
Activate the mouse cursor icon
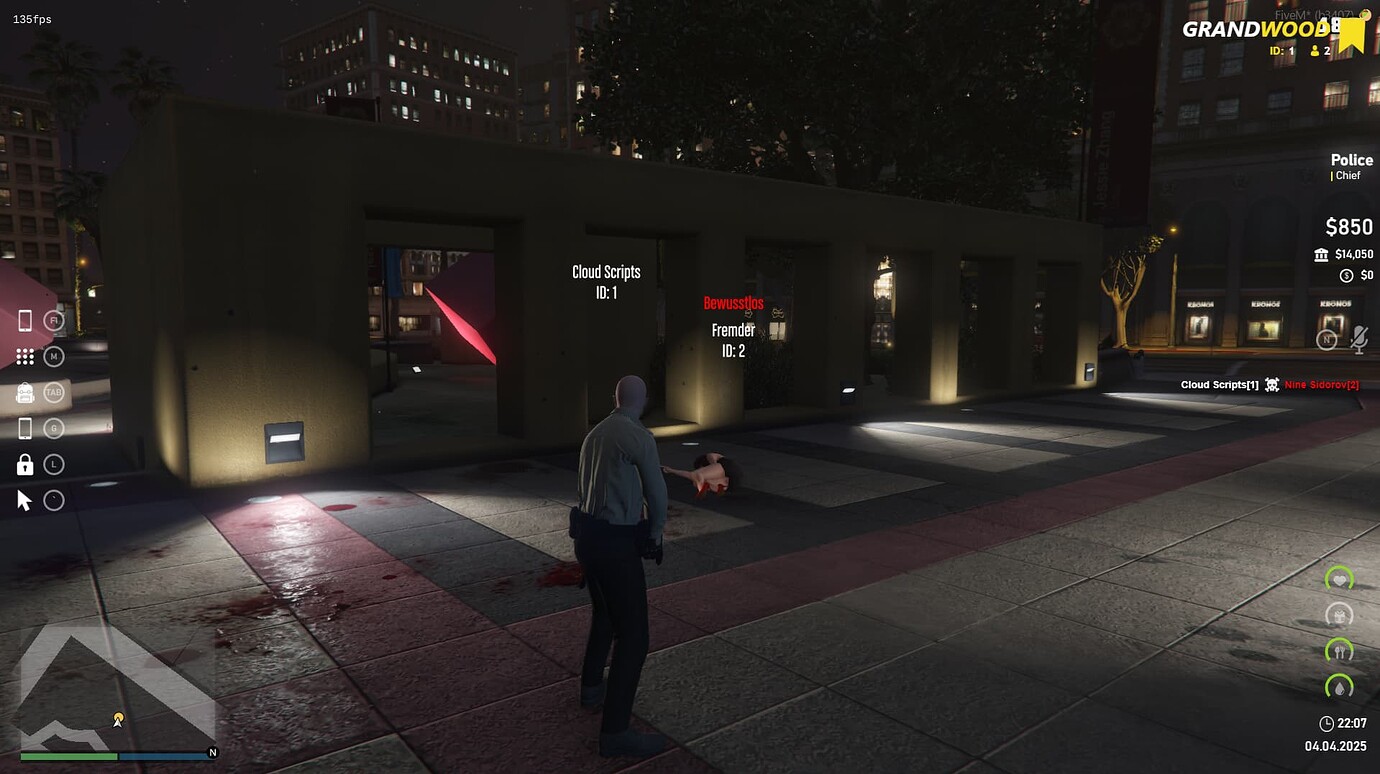click(25, 500)
